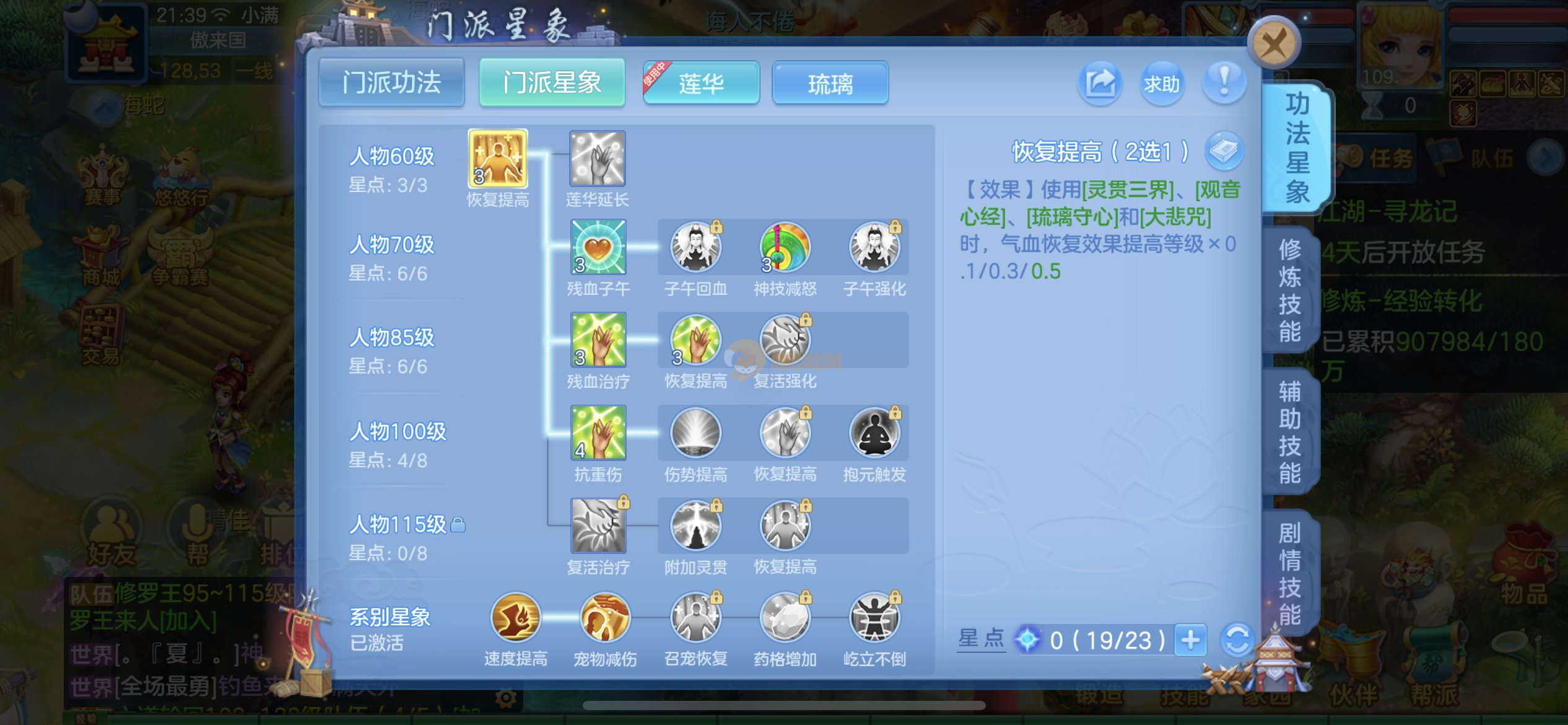Tap the 求助 help request button
1568x725 pixels.
pos(1162,83)
